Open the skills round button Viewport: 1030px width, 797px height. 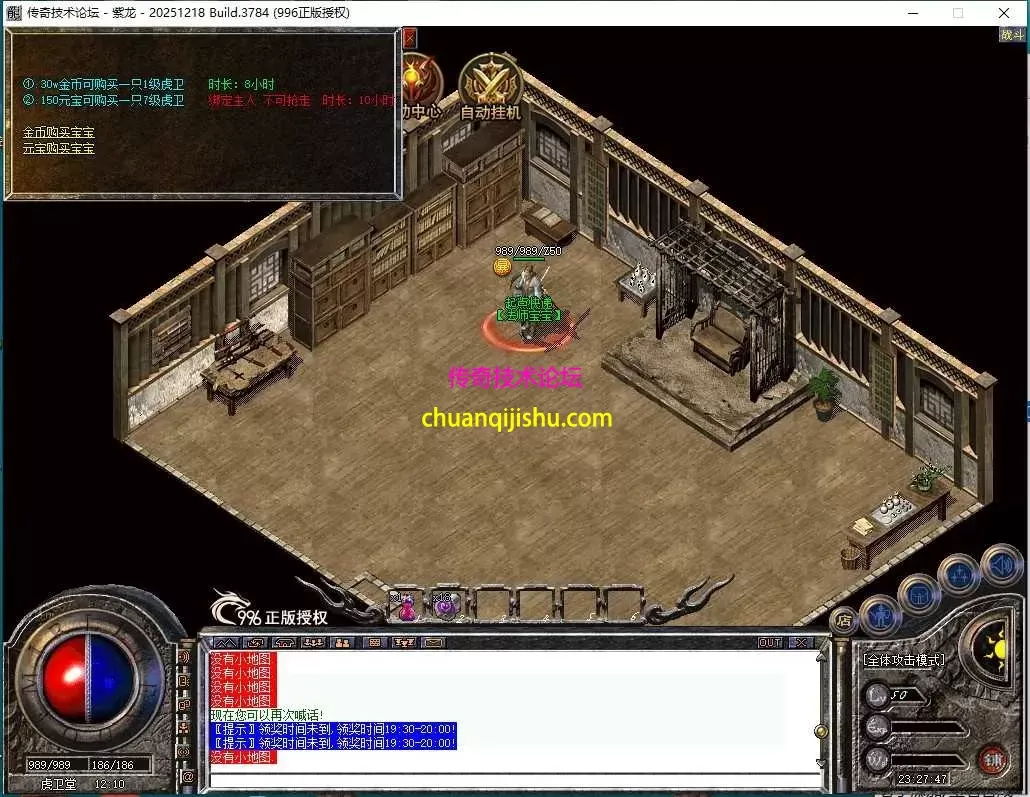(959, 575)
